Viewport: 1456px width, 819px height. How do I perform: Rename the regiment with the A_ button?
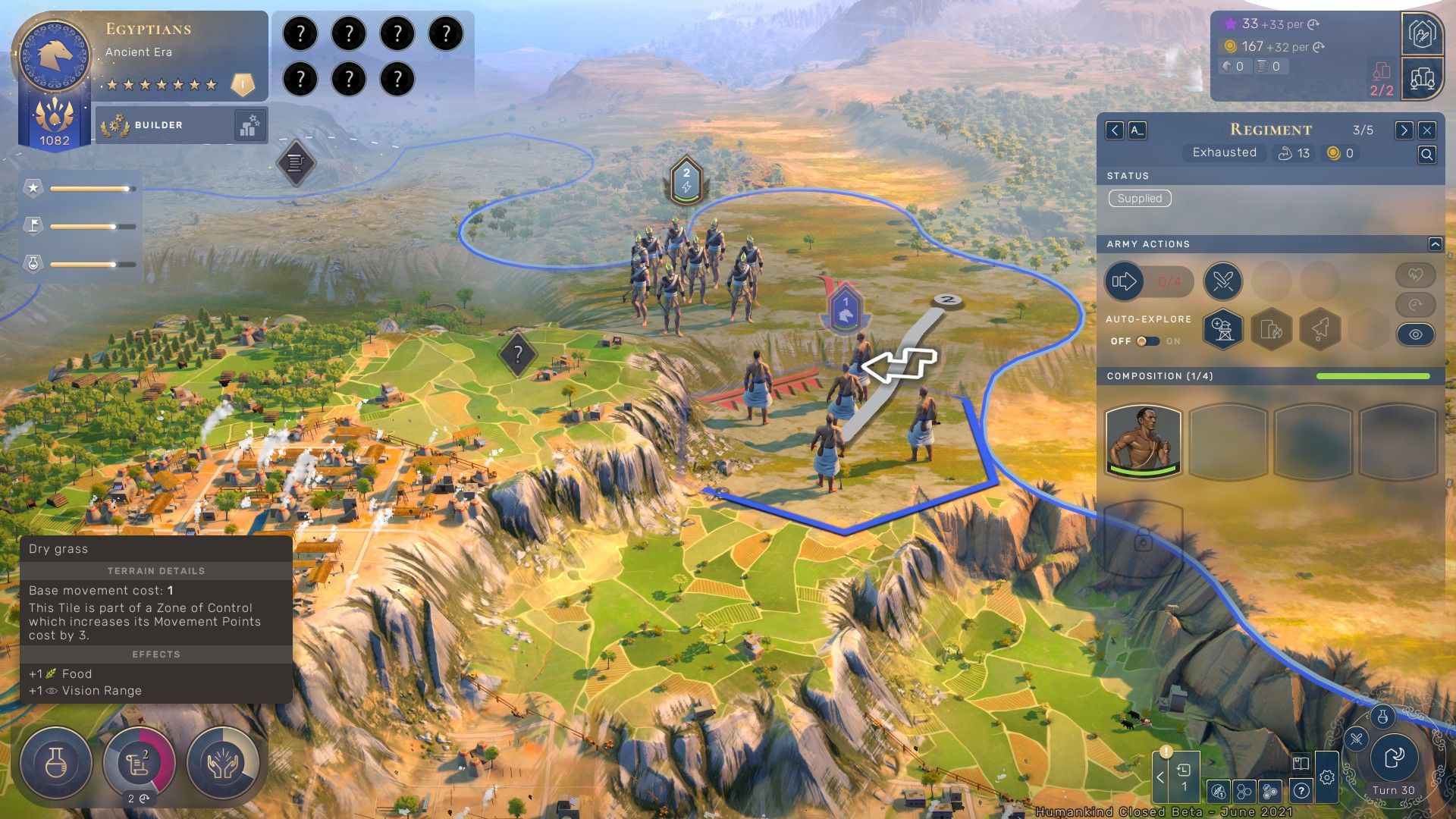pos(1137,130)
